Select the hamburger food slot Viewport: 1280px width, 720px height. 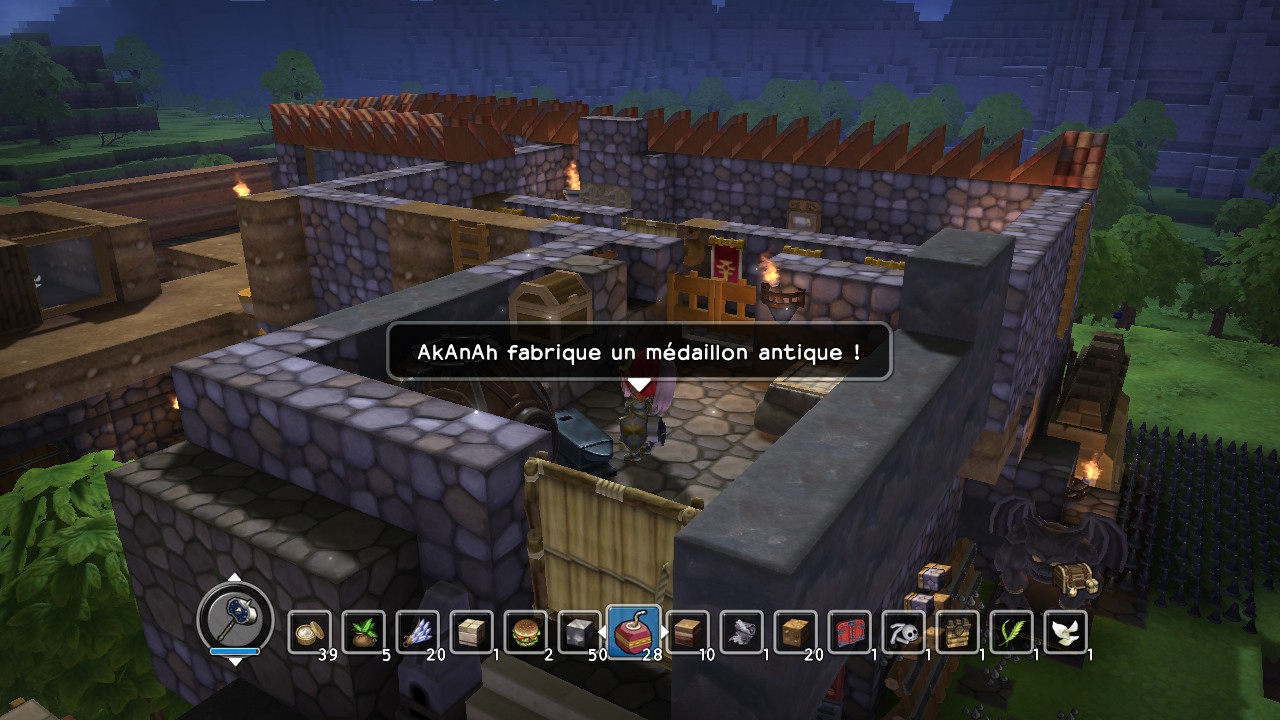coord(525,632)
